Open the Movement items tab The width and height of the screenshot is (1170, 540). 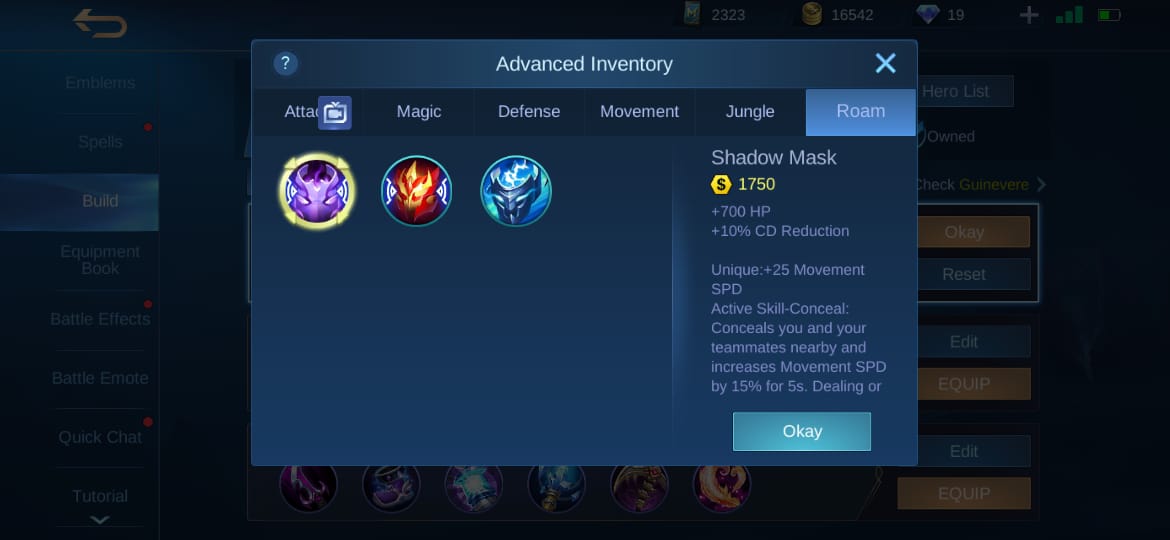[639, 112]
